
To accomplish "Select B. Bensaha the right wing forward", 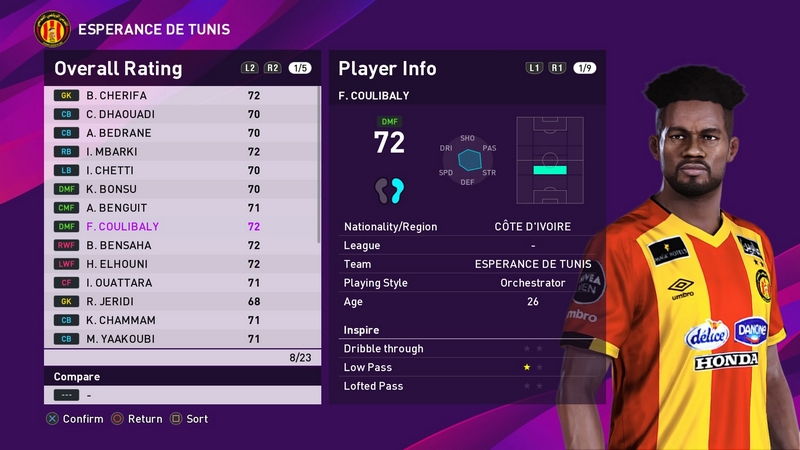I will (180, 245).
